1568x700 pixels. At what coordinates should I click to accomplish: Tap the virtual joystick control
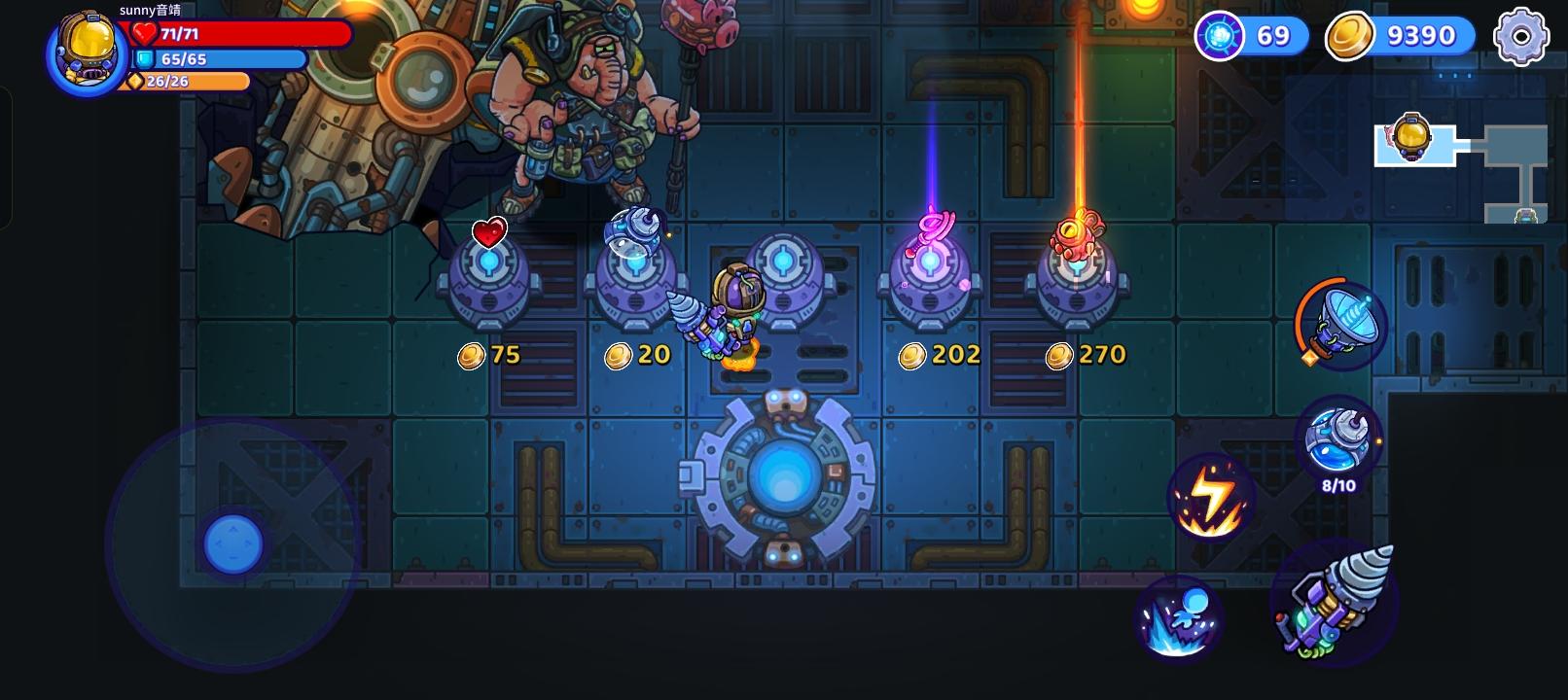point(233,544)
